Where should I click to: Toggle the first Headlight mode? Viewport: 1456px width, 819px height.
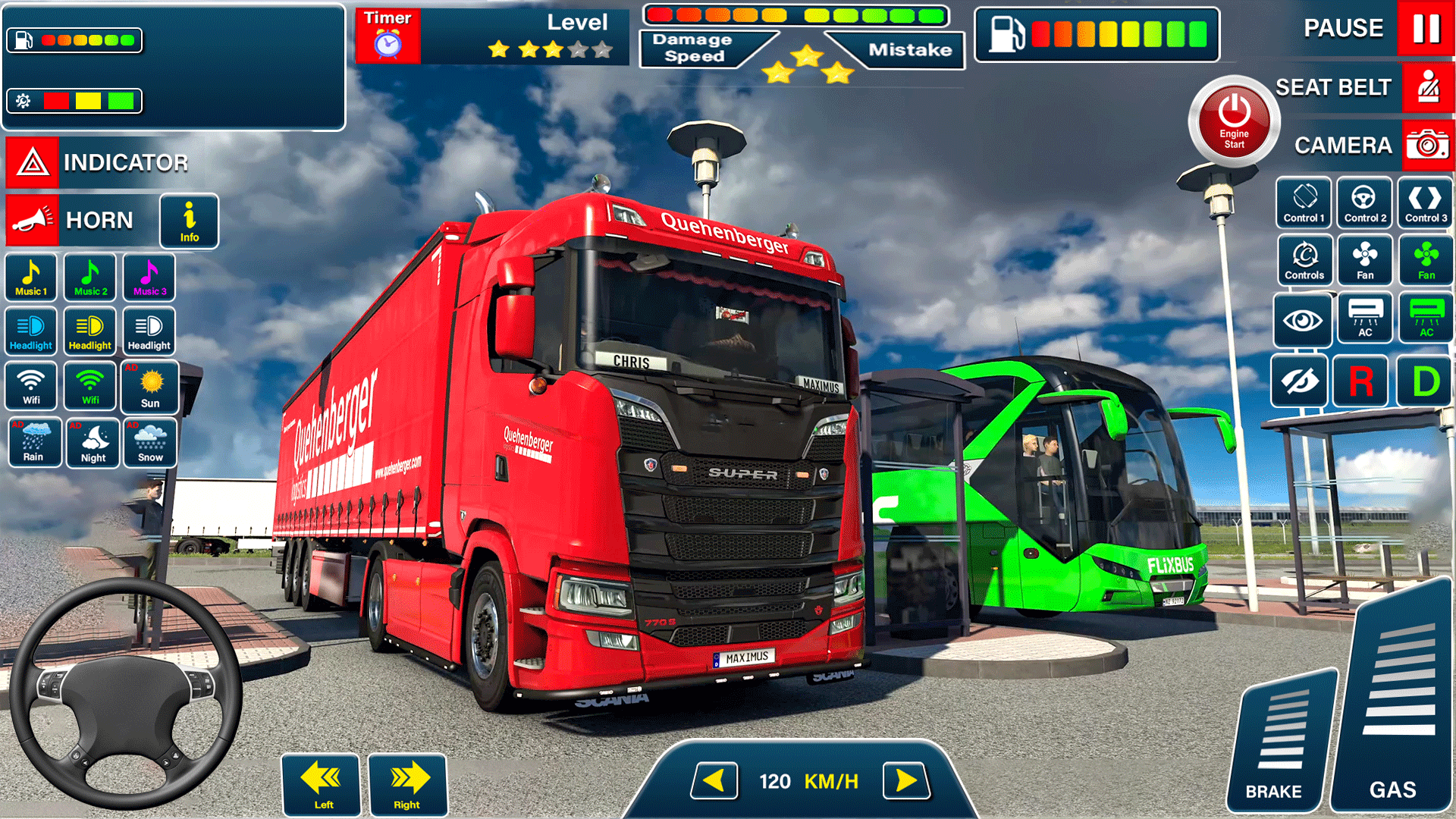[x=30, y=331]
